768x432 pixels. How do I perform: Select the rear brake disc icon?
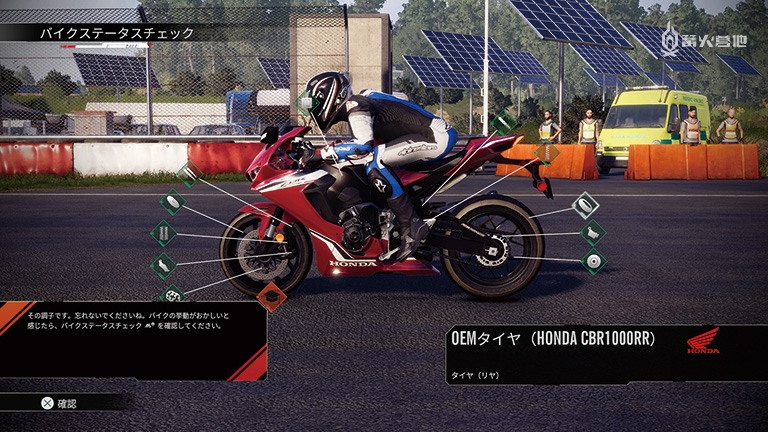pos(593,262)
